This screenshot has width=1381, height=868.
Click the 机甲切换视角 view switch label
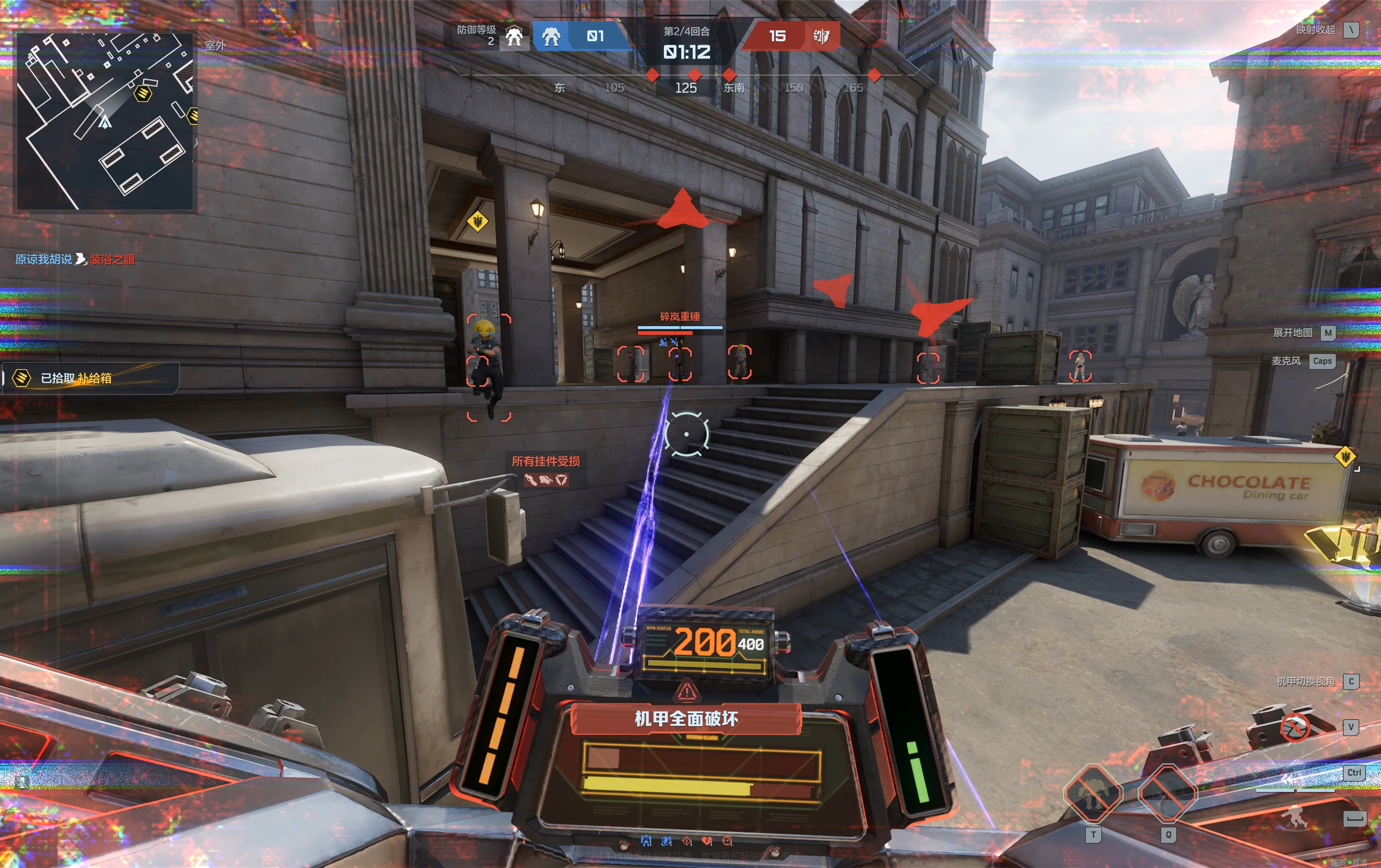point(1306,682)
